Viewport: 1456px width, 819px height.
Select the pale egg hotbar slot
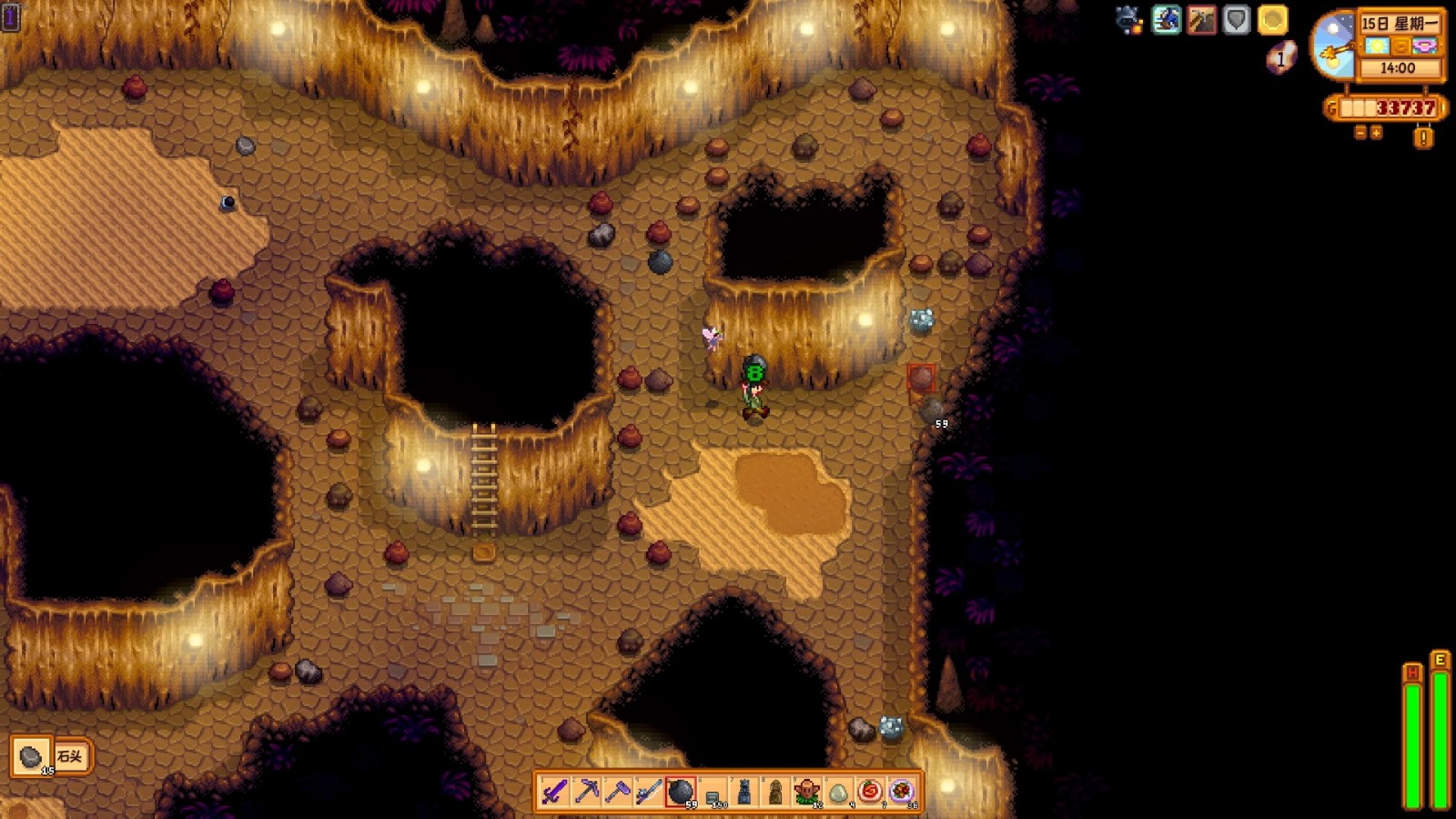(838, 792)
